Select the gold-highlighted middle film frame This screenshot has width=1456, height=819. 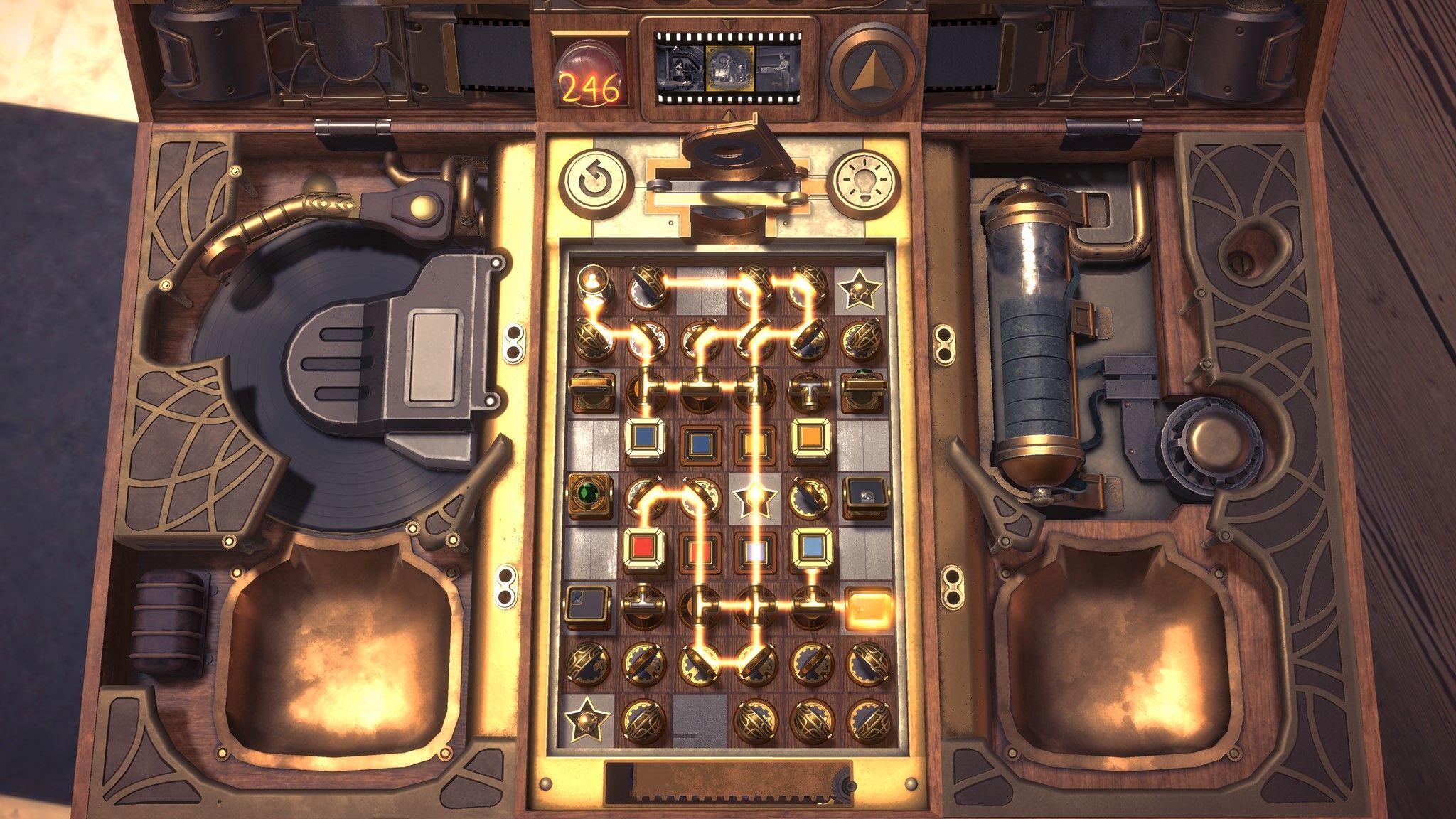[x=729, y=69]
